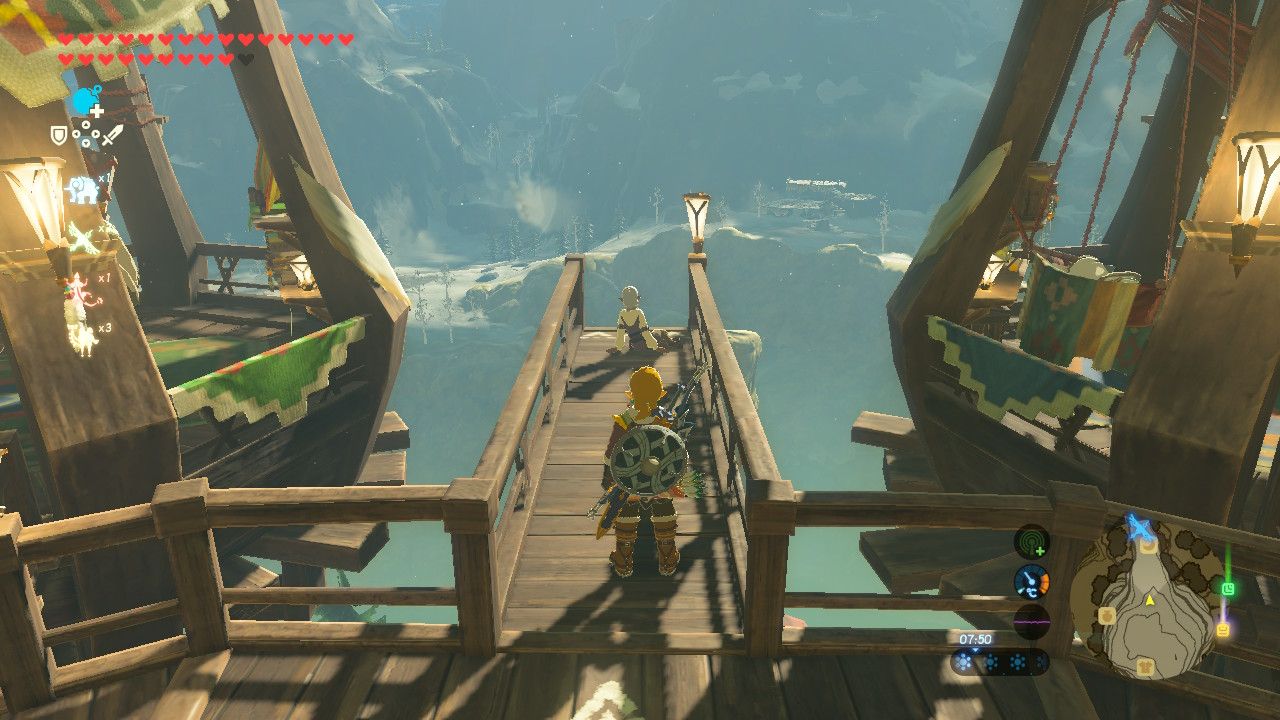This screenshot has height=720, width=1280.
Task: Choose the sword quick-select icon
Action: [x=112, y=134]
